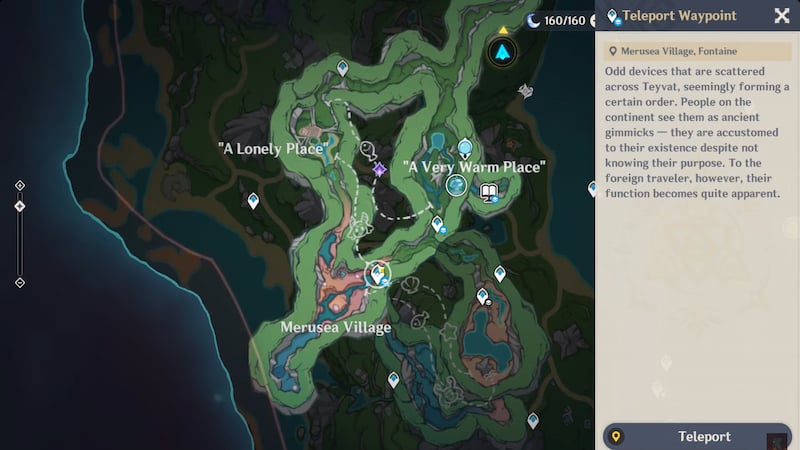Close the Teleport Waypoint panel
Image resolution: width=800 pixels, height=450 pixels.
782,16
